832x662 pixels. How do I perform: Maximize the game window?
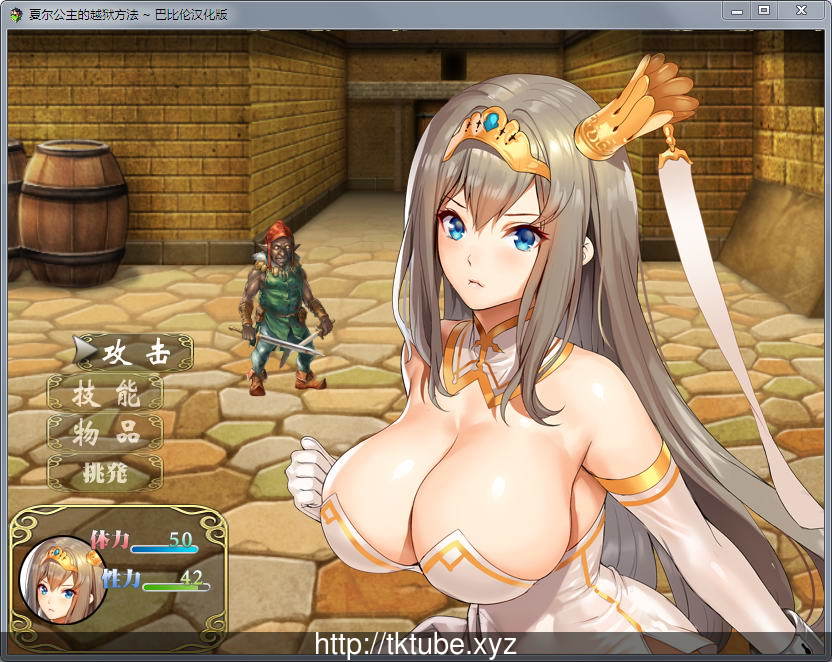pos(764,10)
